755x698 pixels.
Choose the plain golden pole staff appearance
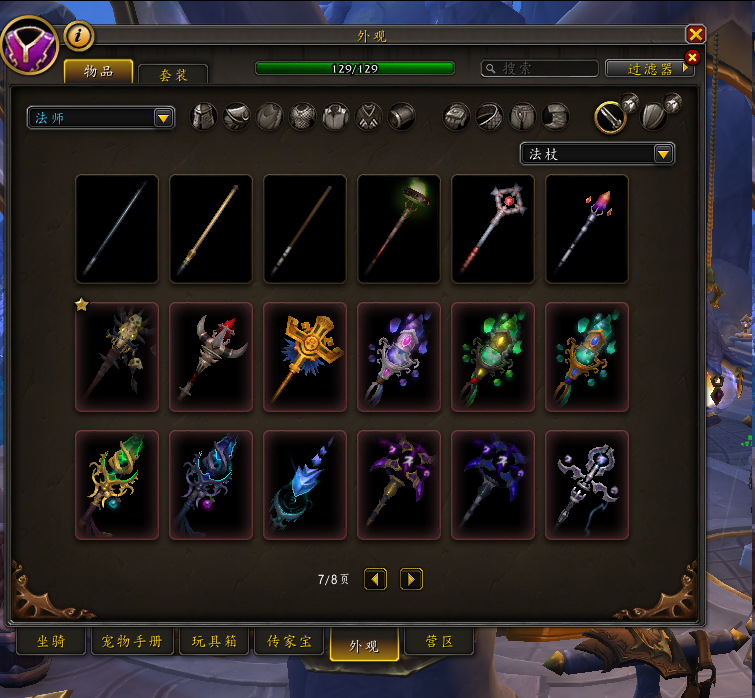tap(211, 229)
